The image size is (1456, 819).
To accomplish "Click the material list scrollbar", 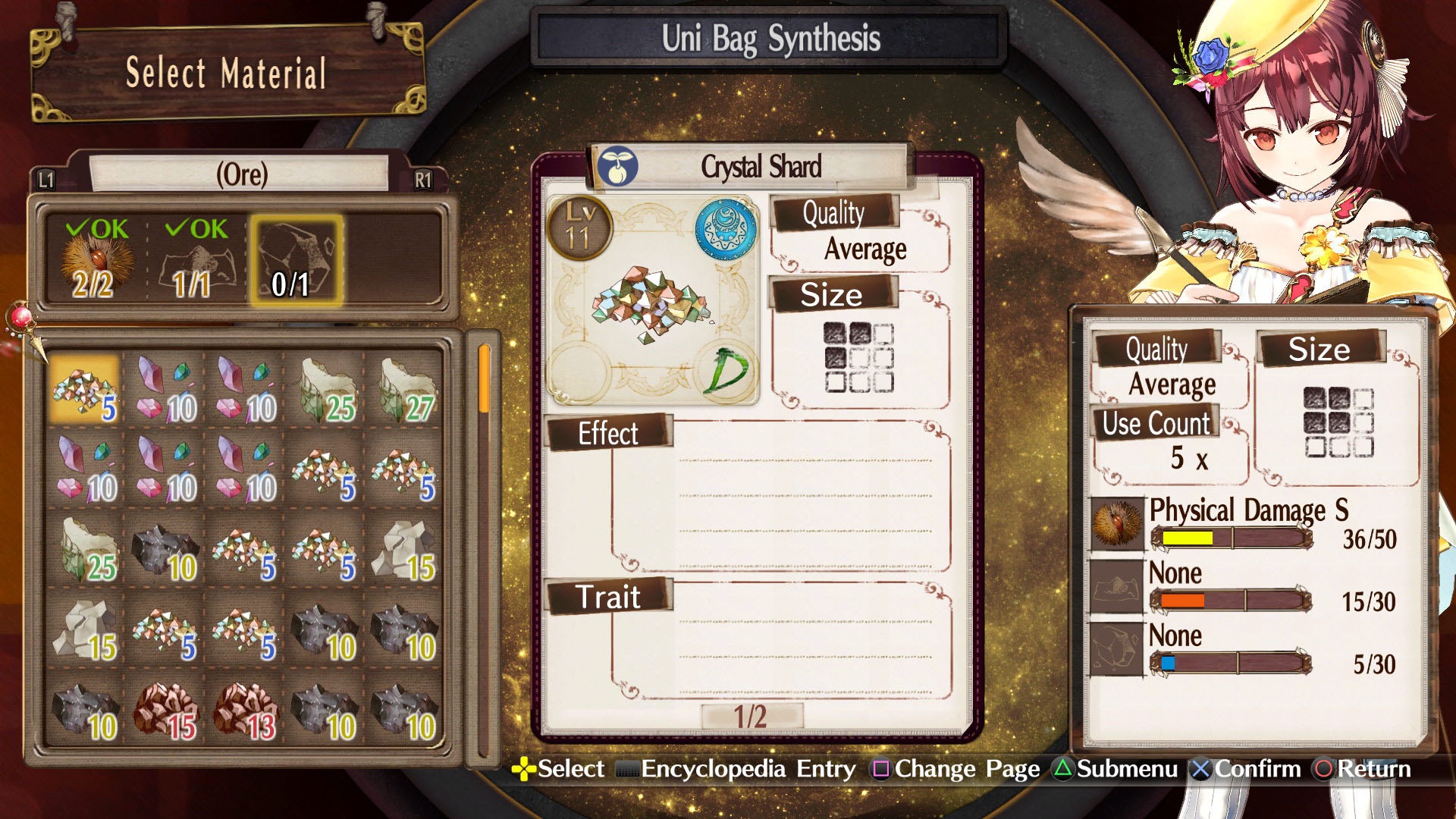I will (484, 546).
